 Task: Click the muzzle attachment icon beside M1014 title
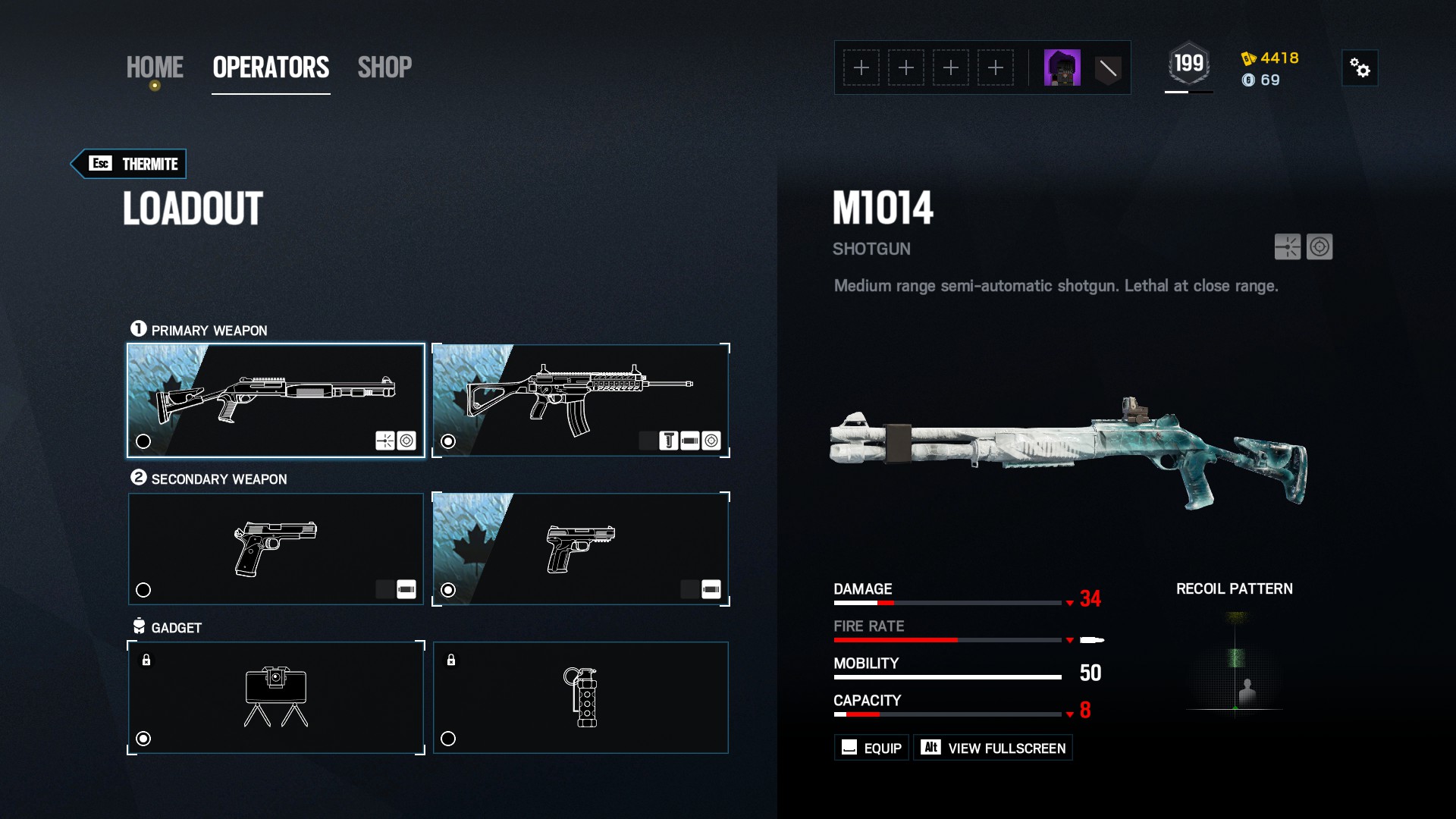1287,248
